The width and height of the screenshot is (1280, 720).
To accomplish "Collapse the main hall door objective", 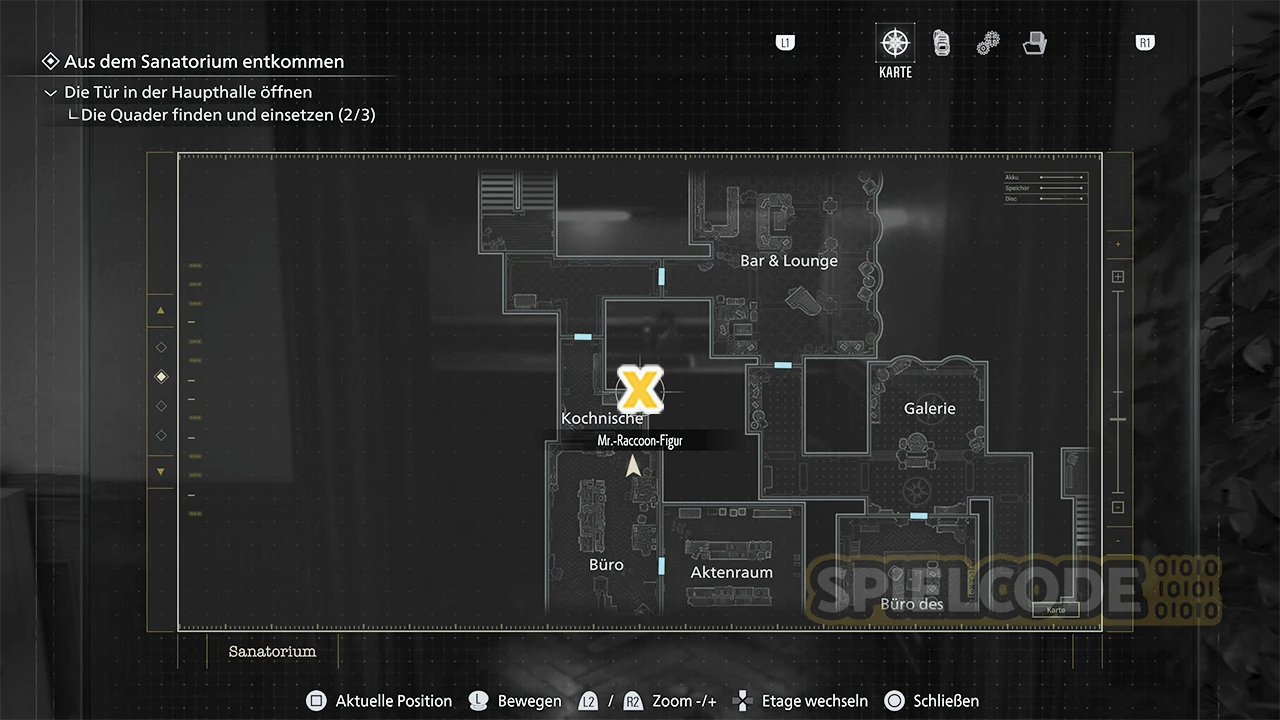I will (x=51, y=92).
